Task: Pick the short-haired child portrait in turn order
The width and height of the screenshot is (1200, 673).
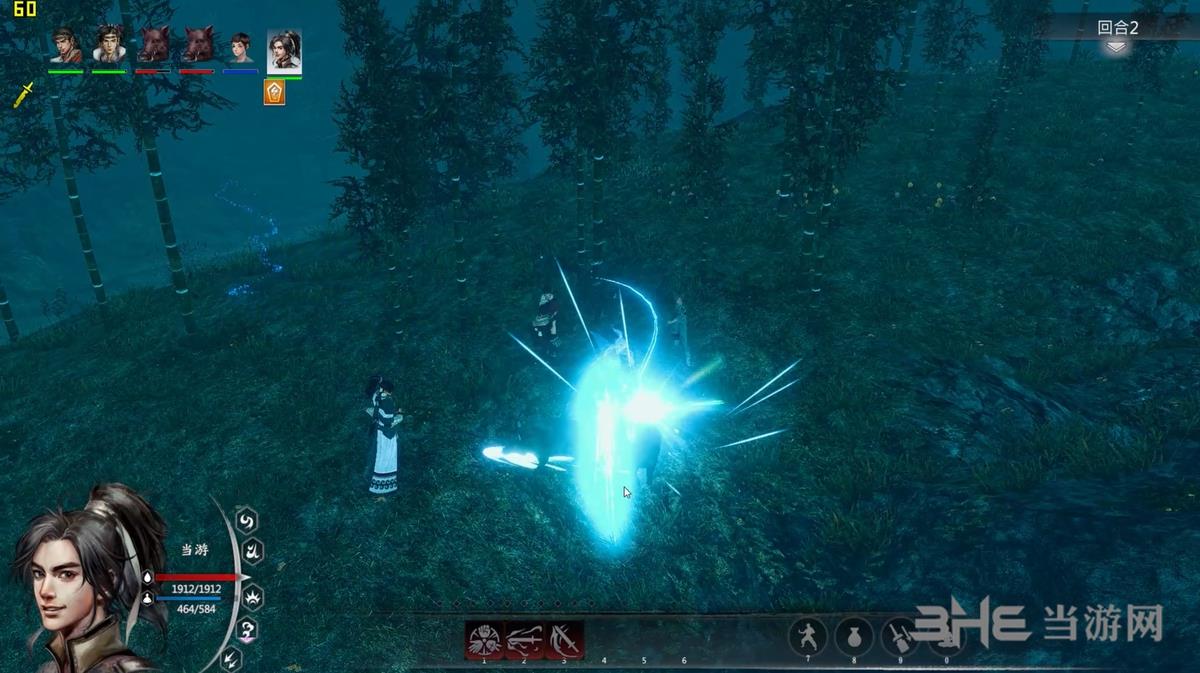Action: pos(240,47)
